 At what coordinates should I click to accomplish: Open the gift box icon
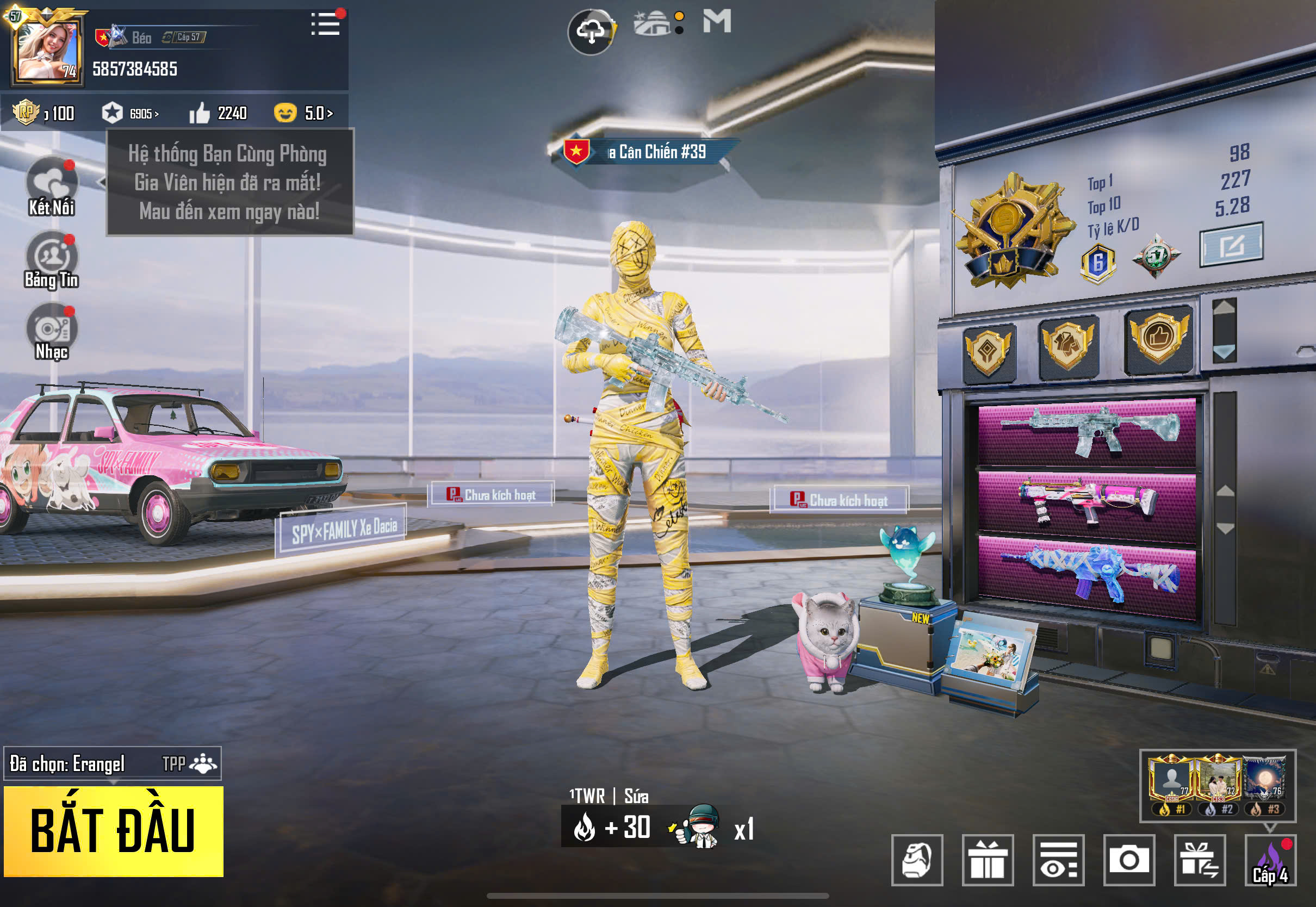tap(988, 860)
